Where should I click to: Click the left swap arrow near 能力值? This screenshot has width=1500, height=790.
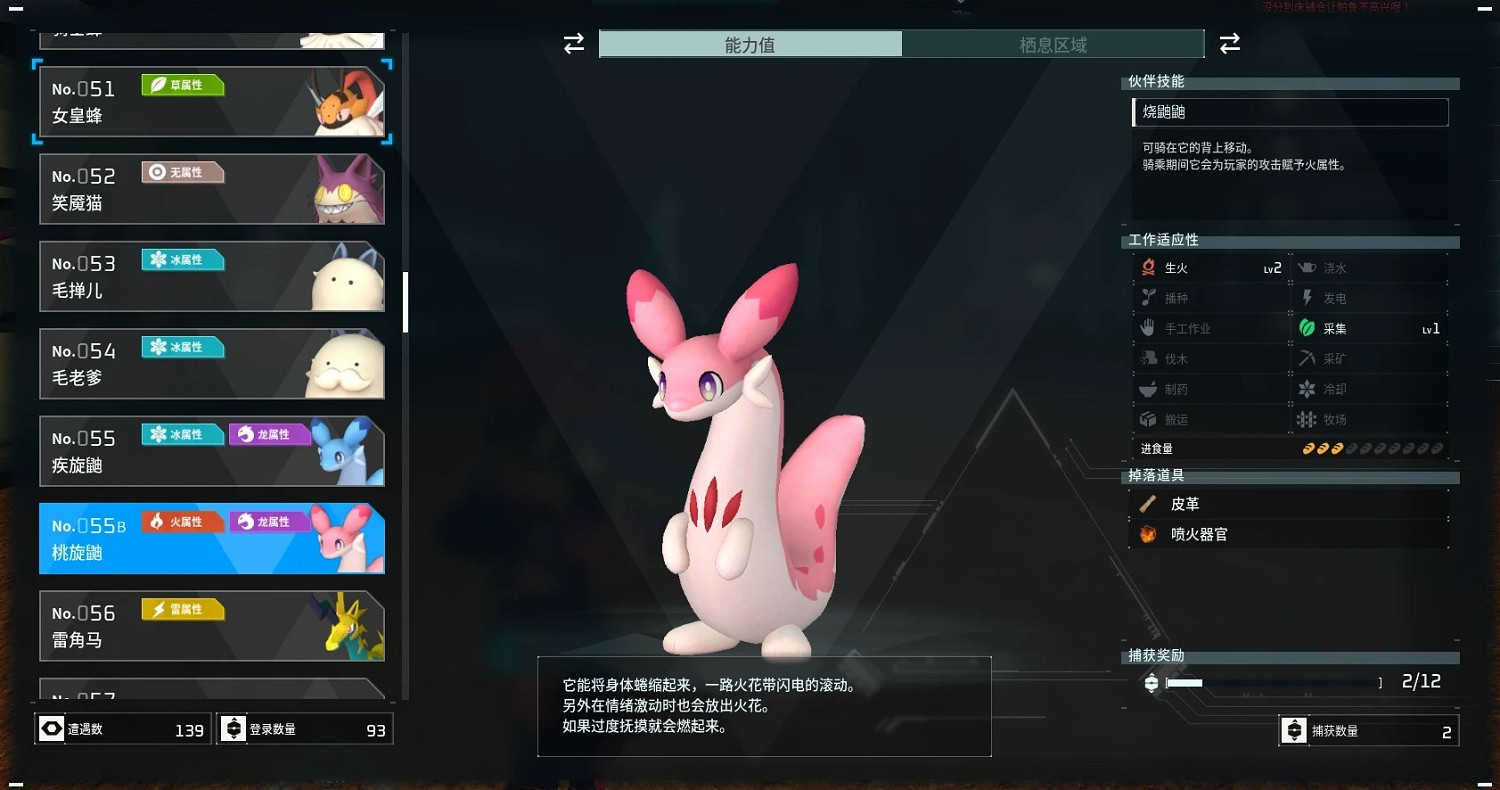(572, 44)
